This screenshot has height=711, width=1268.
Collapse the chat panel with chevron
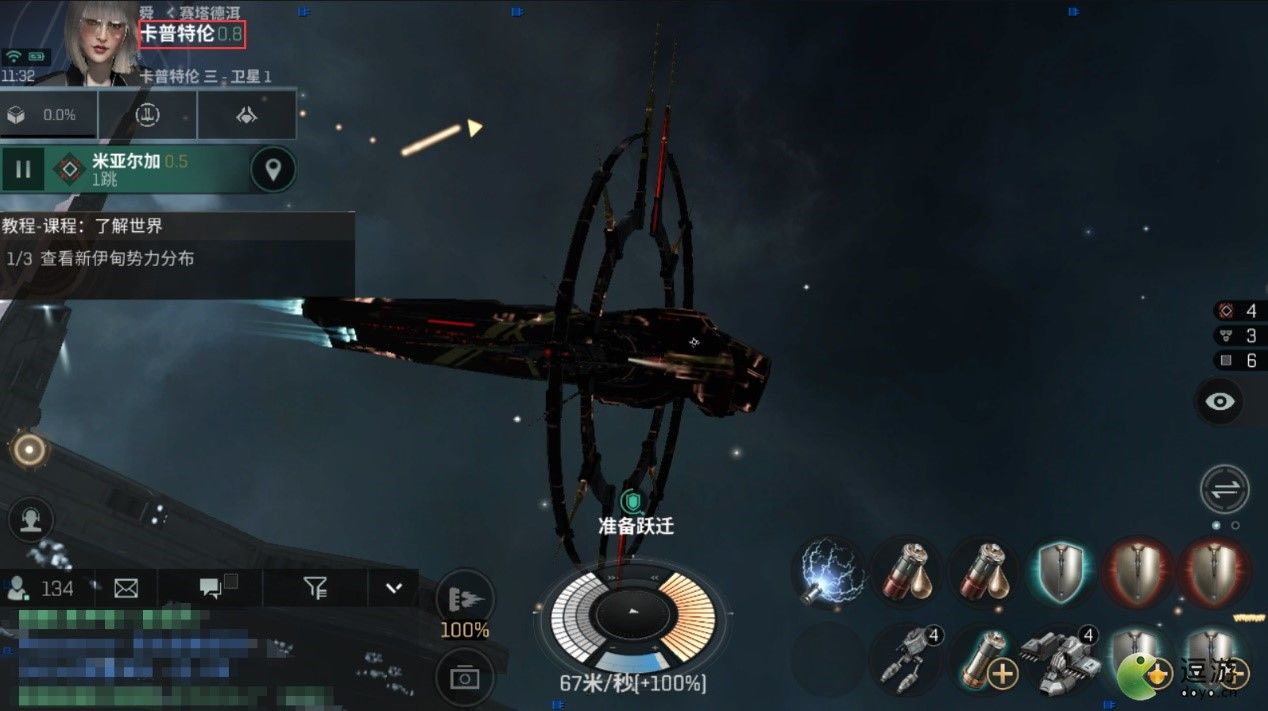pyautogui.click(x=393, y=588)
